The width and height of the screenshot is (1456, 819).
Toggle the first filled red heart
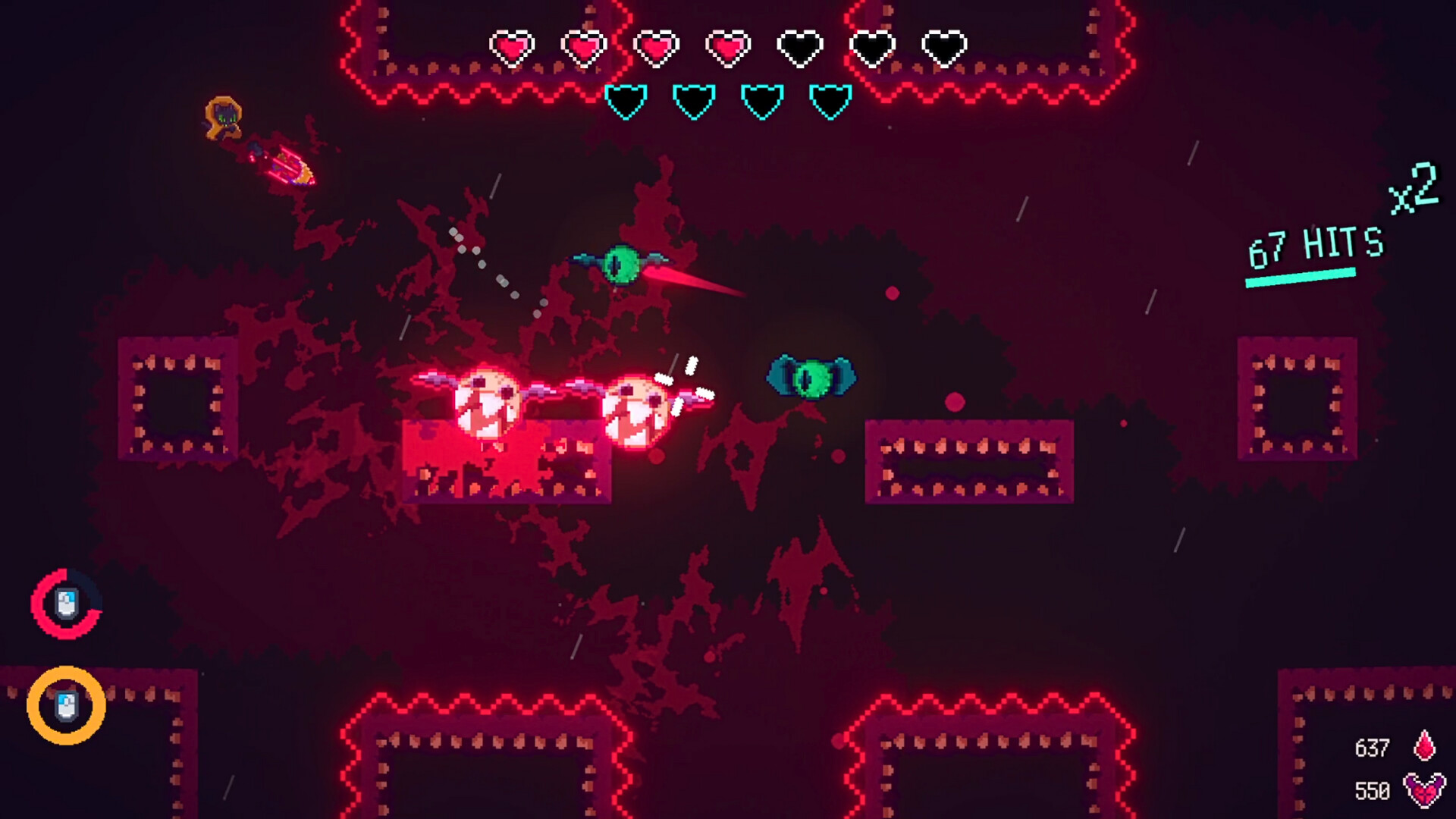pyautogui.click(x=514, y=47)
